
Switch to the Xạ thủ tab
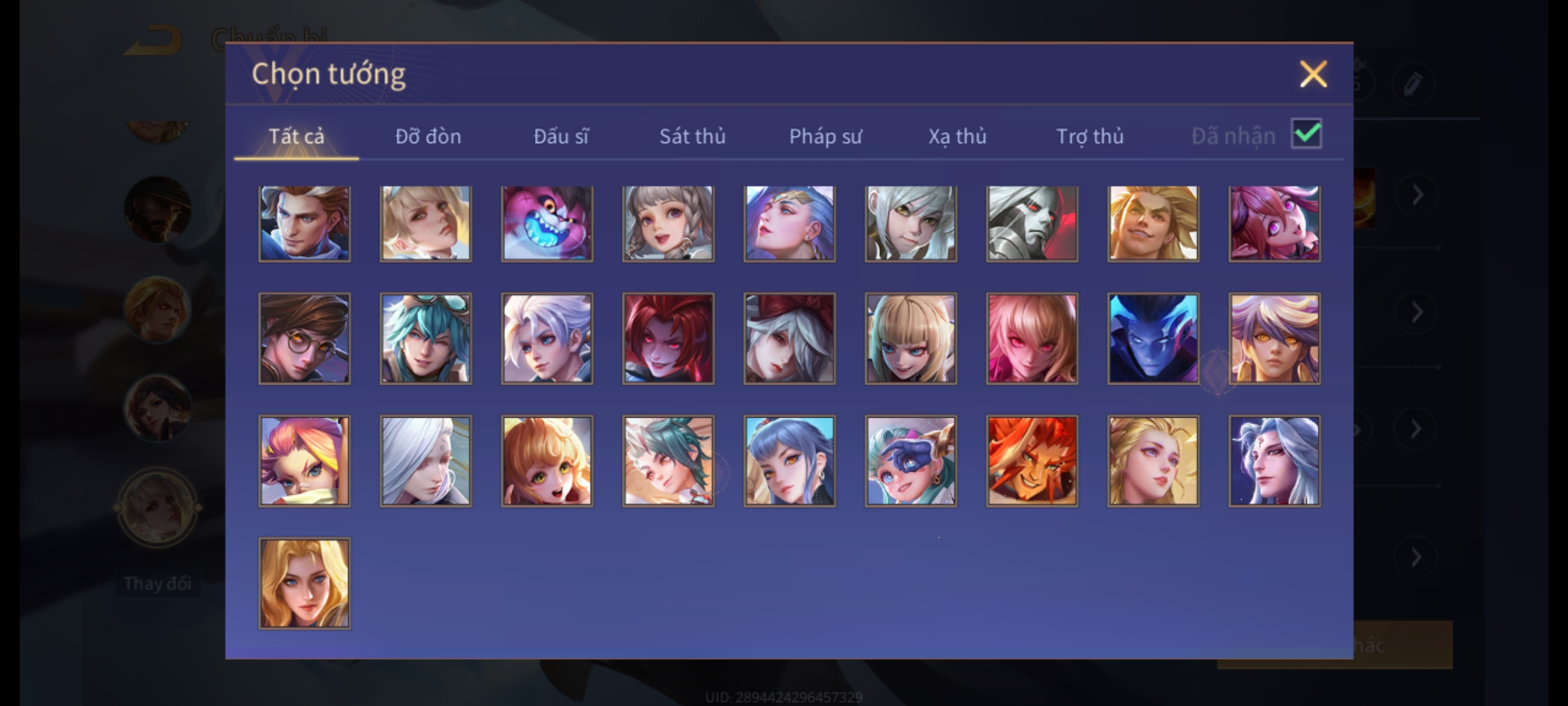957,136
